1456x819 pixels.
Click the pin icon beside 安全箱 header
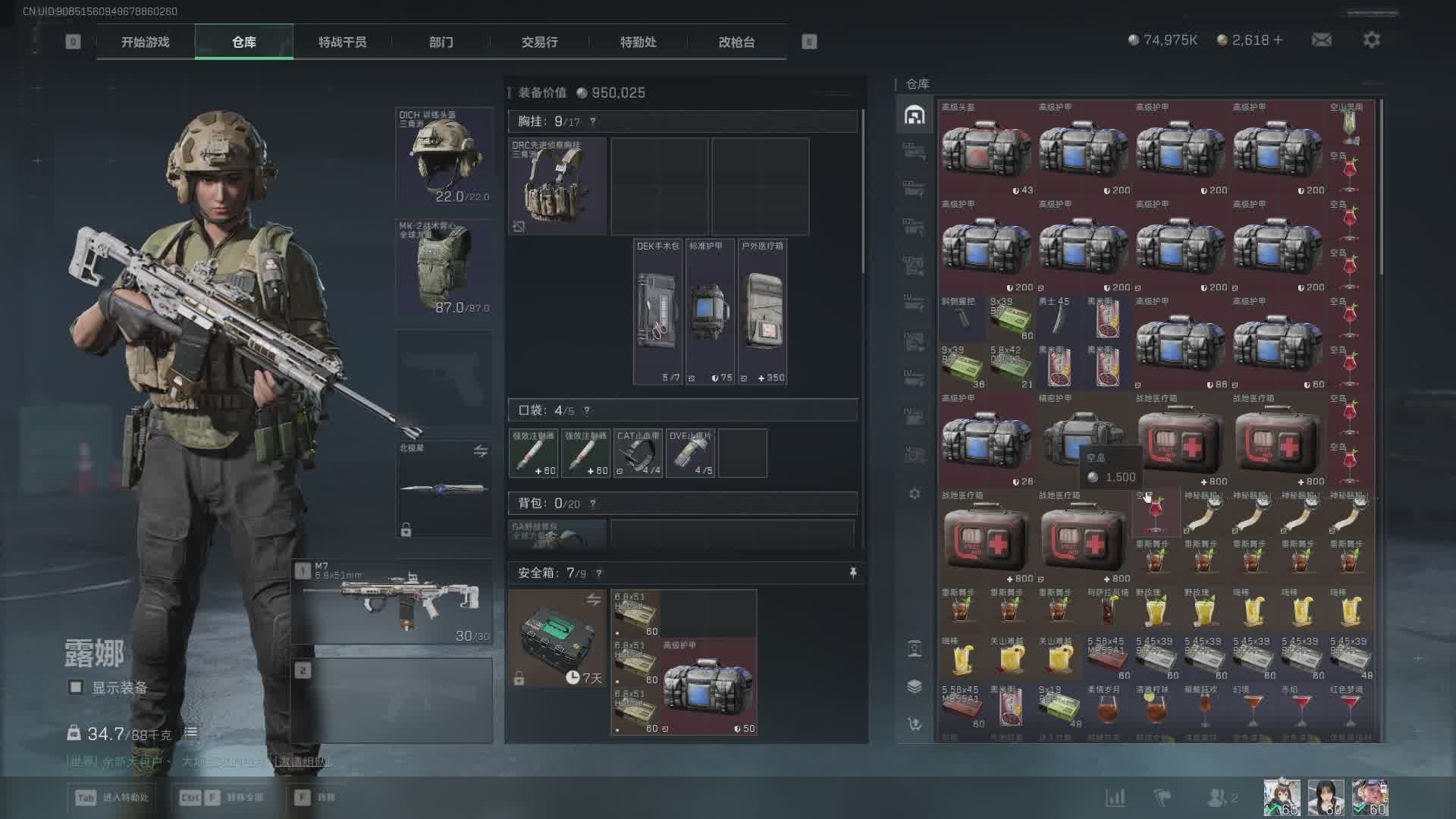(853, 573)
